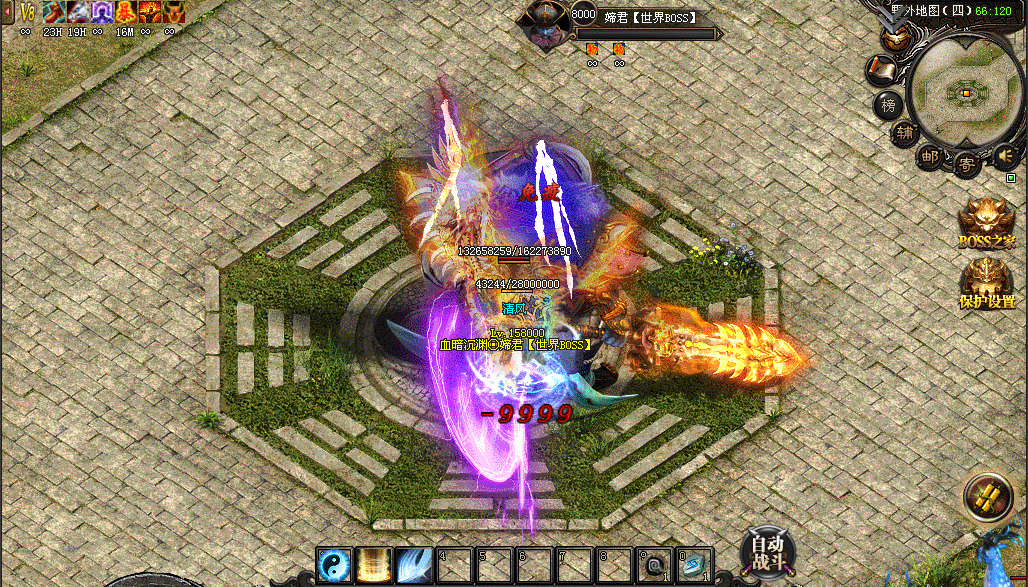This screenshot has width=1028, height=587.
Task: Open the scroll icon beside the minimap
Action: [881, 70]
